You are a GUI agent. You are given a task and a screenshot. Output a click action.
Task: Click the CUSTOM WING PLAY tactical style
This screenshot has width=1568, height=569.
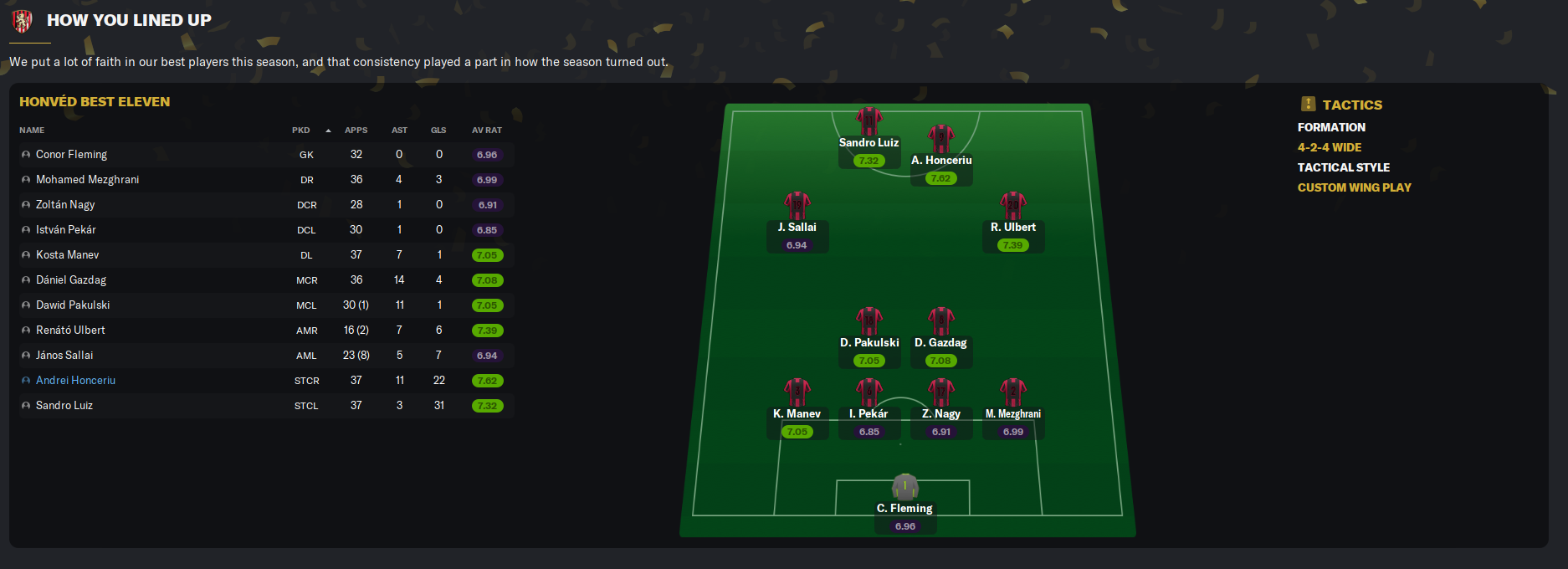(1354, 187)
